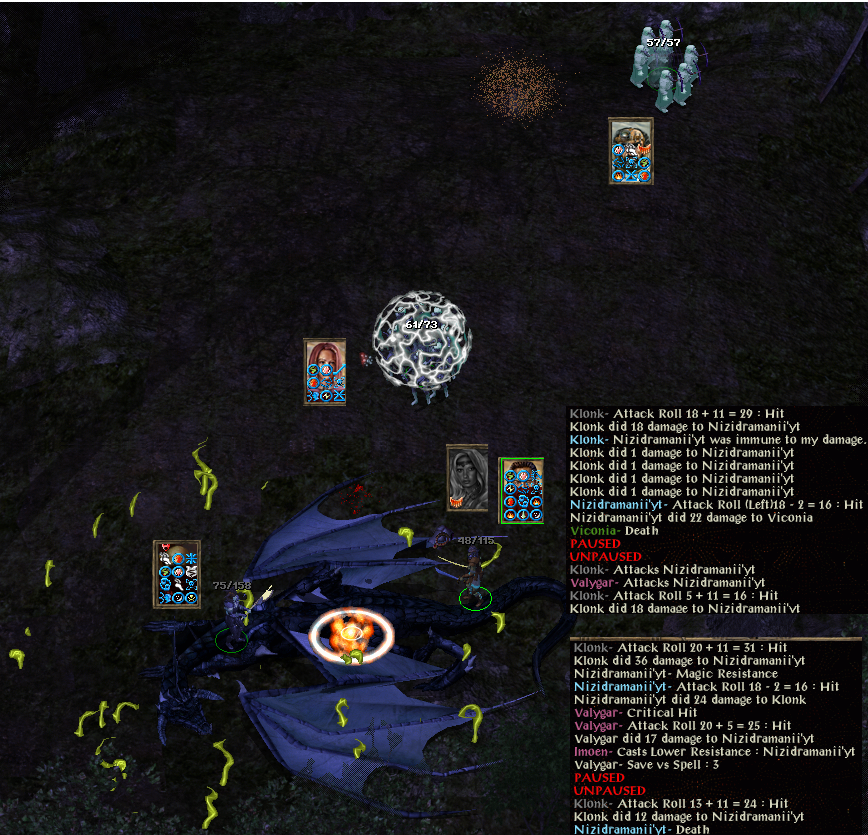Select the helmeted dwarf portrait
The width and height of the screenshot is (868, 835).
tap(631, 150)
